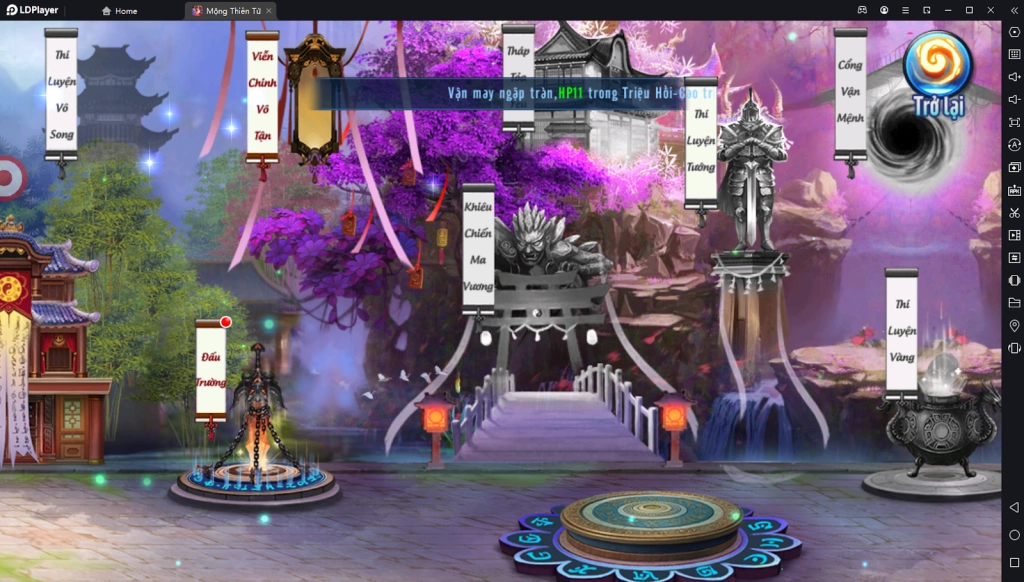Switch to the LDPlayer Home tab

[x=120, y=11]
